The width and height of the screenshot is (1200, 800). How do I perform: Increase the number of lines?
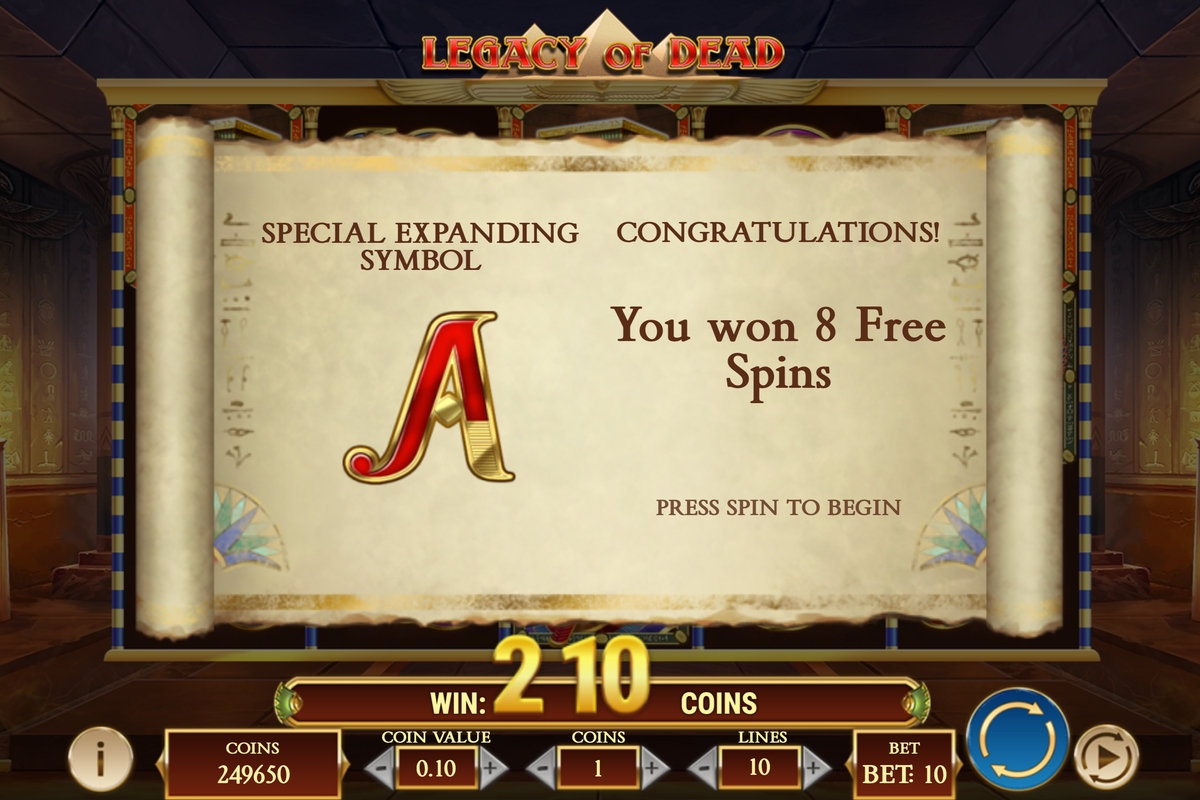[x=815, y=768]
